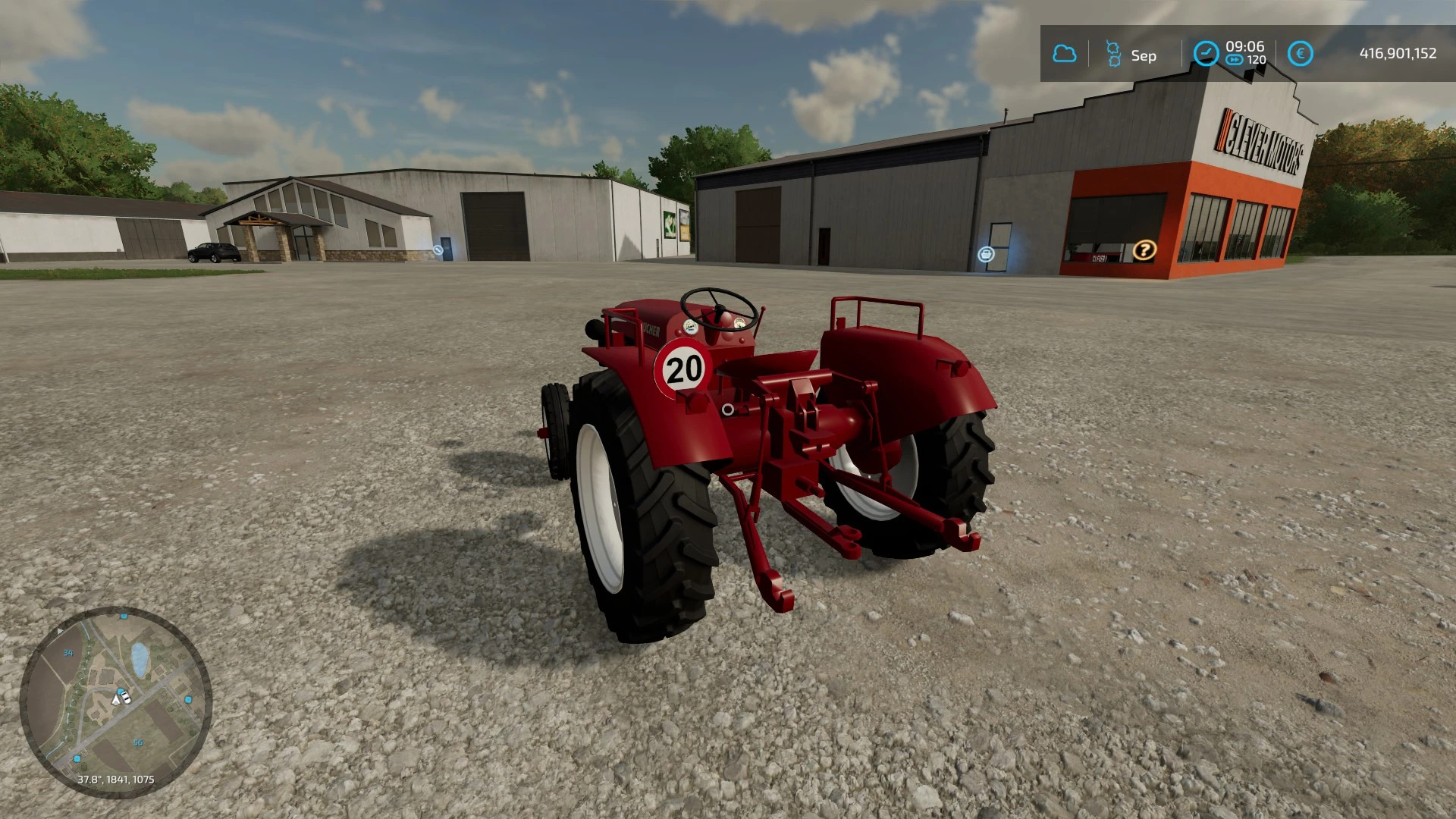
Task: Click the clock time icon
Action: [1205, 54]
